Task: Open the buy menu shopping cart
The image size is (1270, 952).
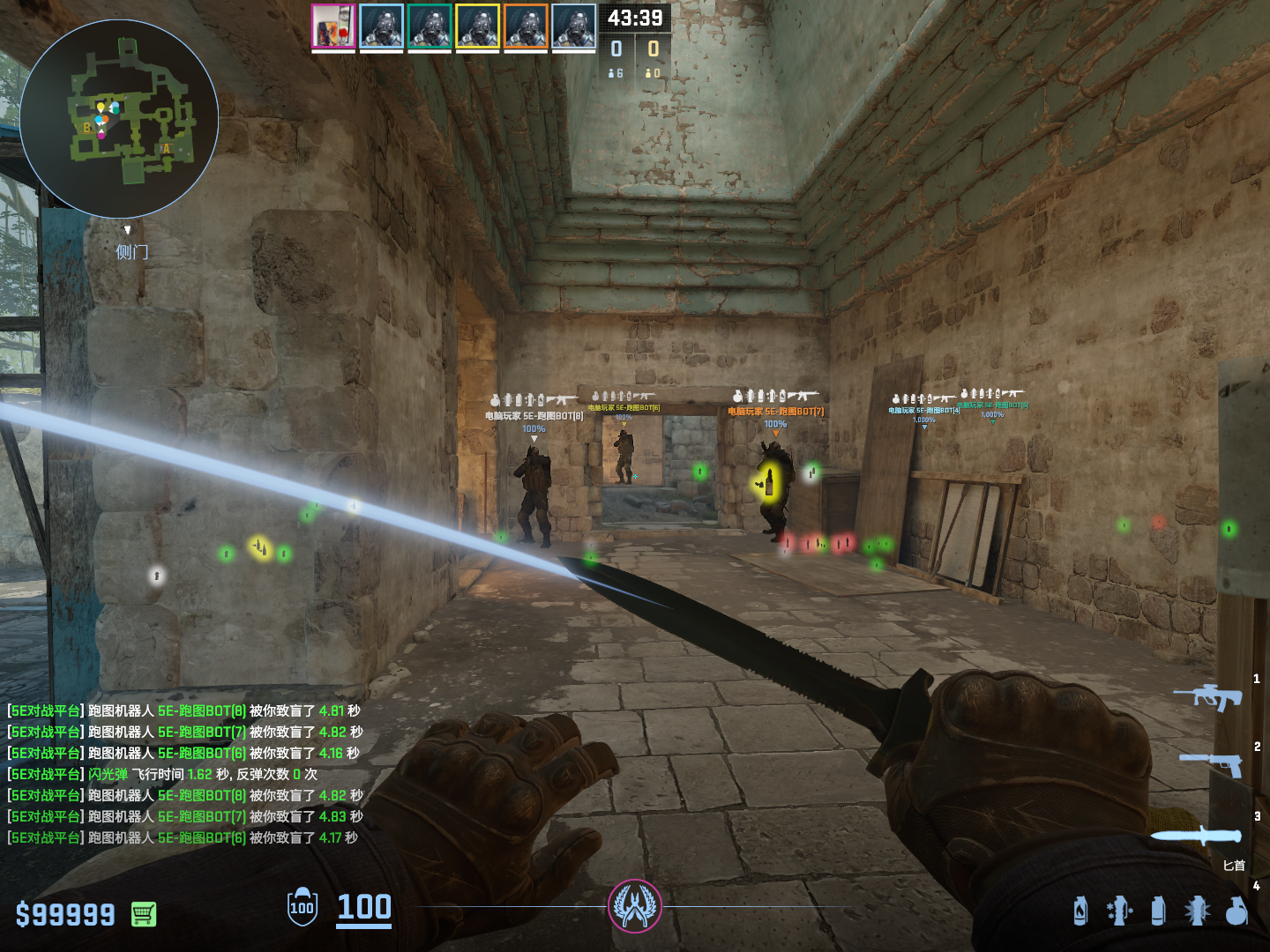Action: pyautogui.click(x=144, y=914)
